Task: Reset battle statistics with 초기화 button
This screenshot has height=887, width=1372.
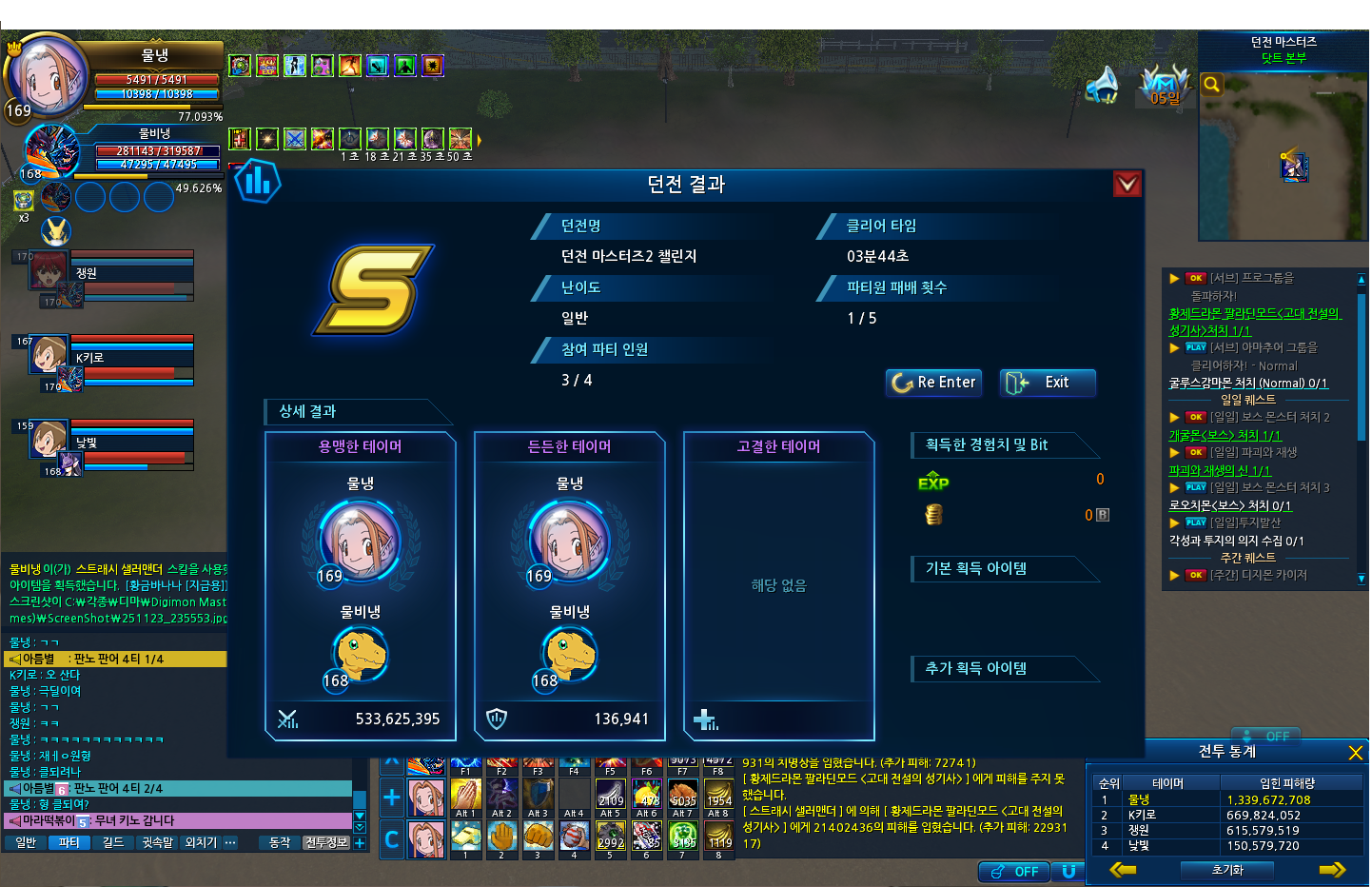Action: tap(1227, 870)
